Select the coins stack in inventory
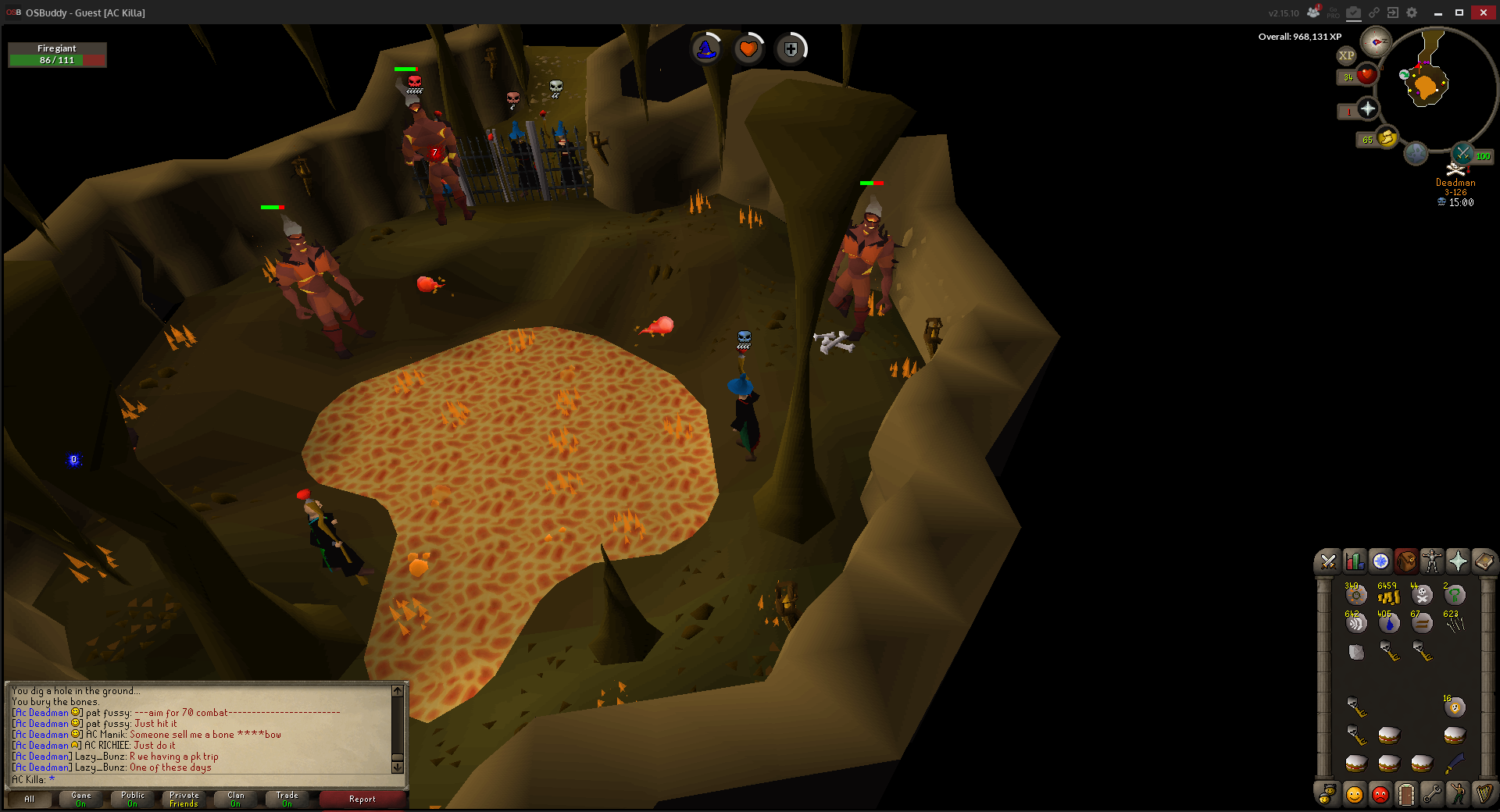Image resolution: width=1500 pixels, height=812 pixels. click(1388, 596)
